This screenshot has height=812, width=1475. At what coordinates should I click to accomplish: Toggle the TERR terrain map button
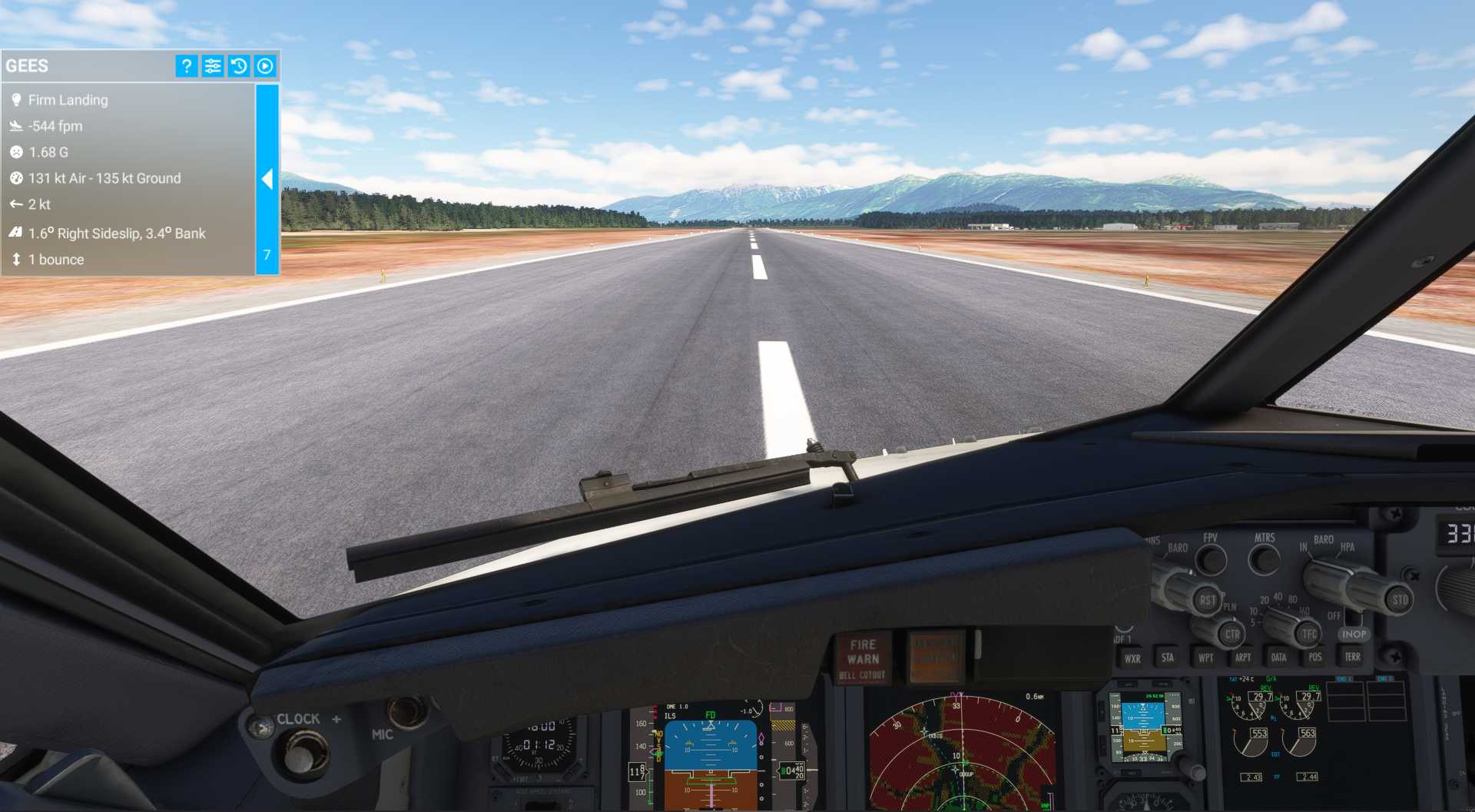pyautogui.click(x=1353, y=657)
